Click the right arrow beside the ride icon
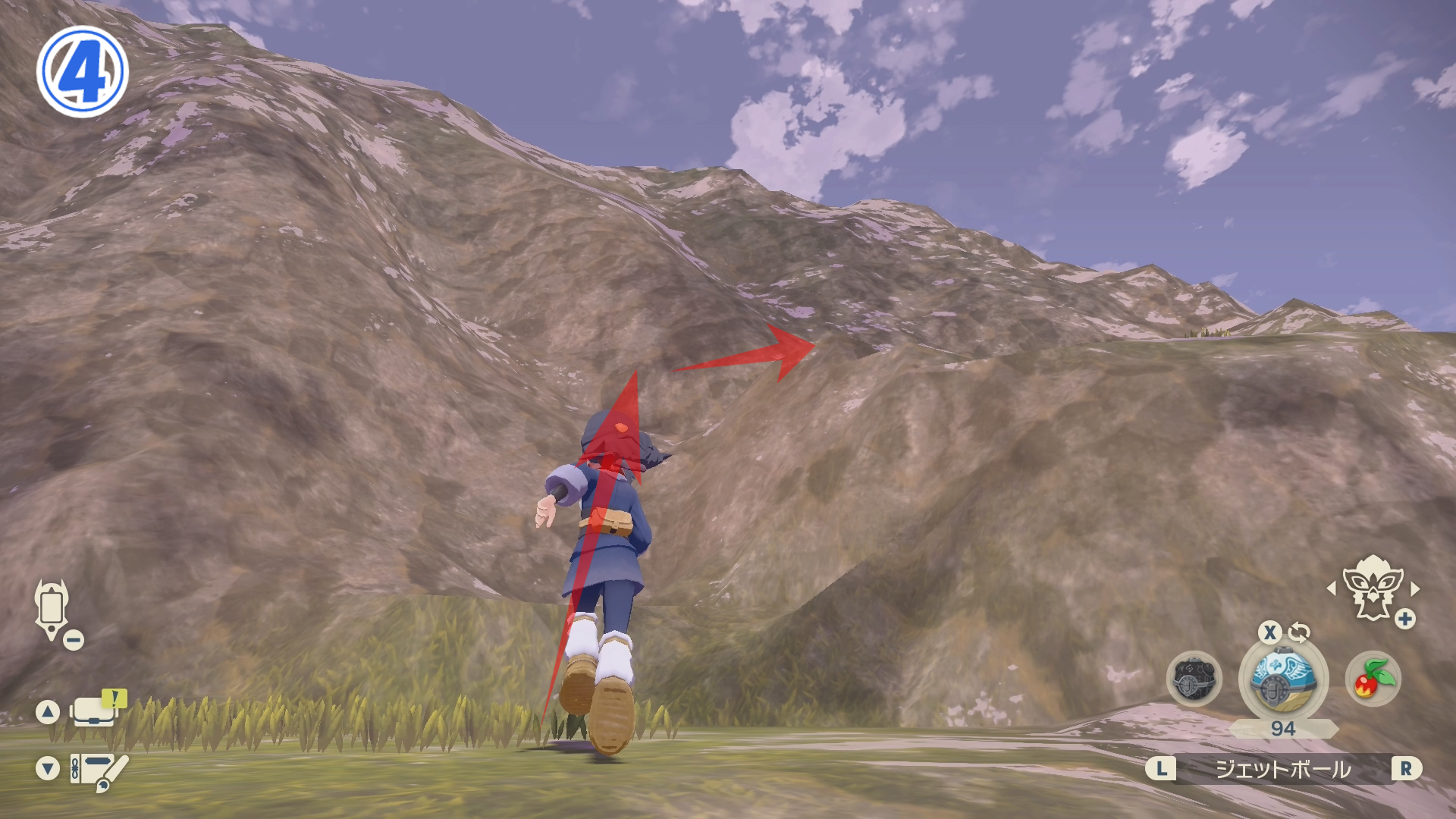This screenshot has height=819, width=1456. [1415, 588]
